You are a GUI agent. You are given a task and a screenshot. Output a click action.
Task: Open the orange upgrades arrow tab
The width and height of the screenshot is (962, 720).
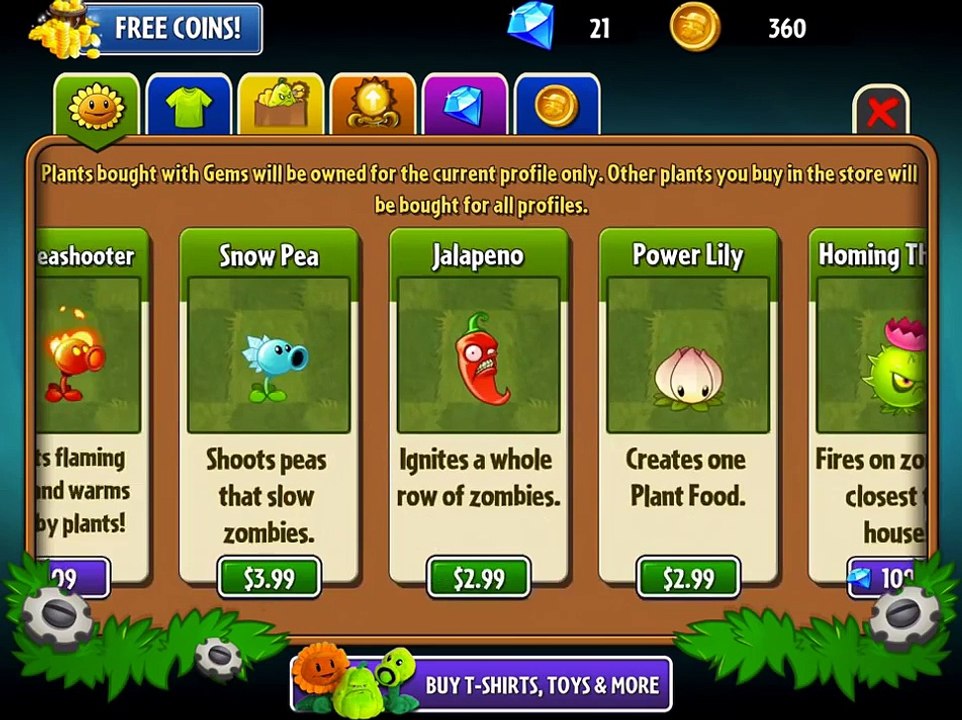click(372, 106)
